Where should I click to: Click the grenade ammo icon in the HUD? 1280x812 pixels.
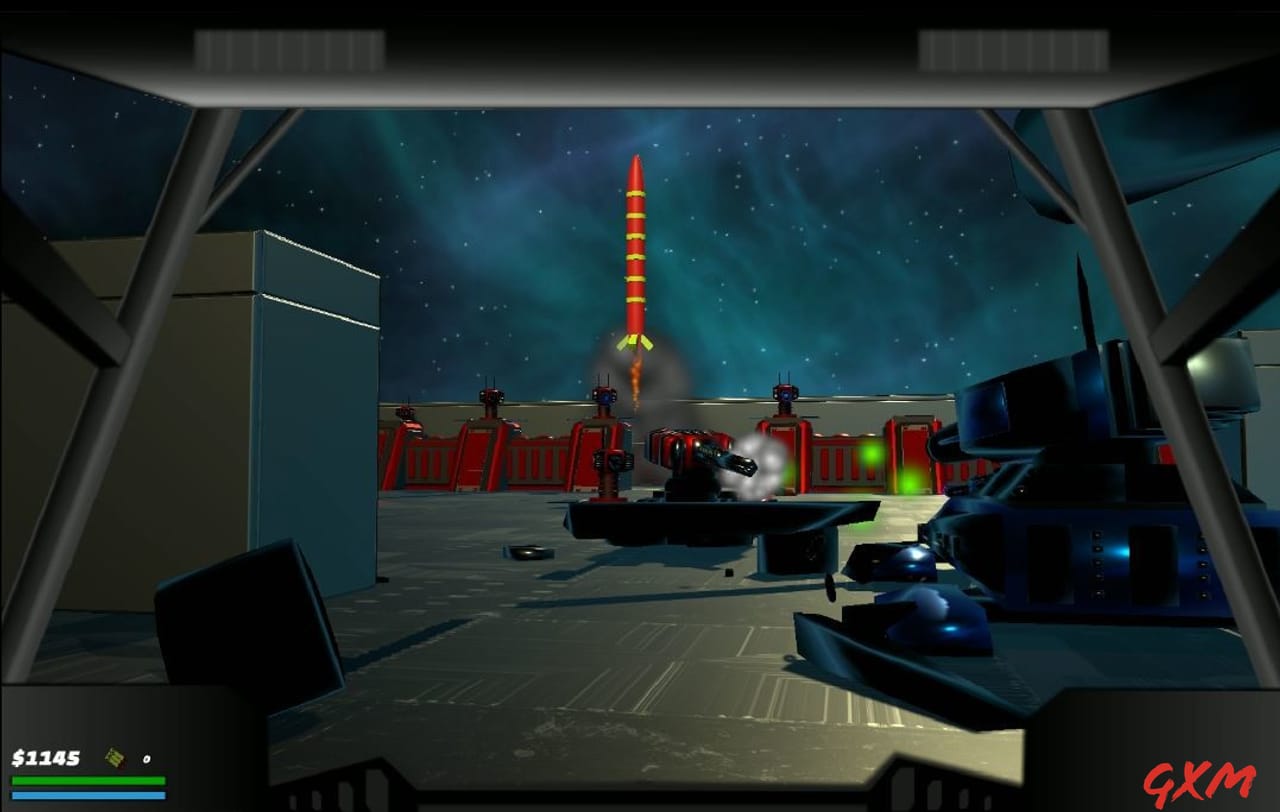(113, 758)
